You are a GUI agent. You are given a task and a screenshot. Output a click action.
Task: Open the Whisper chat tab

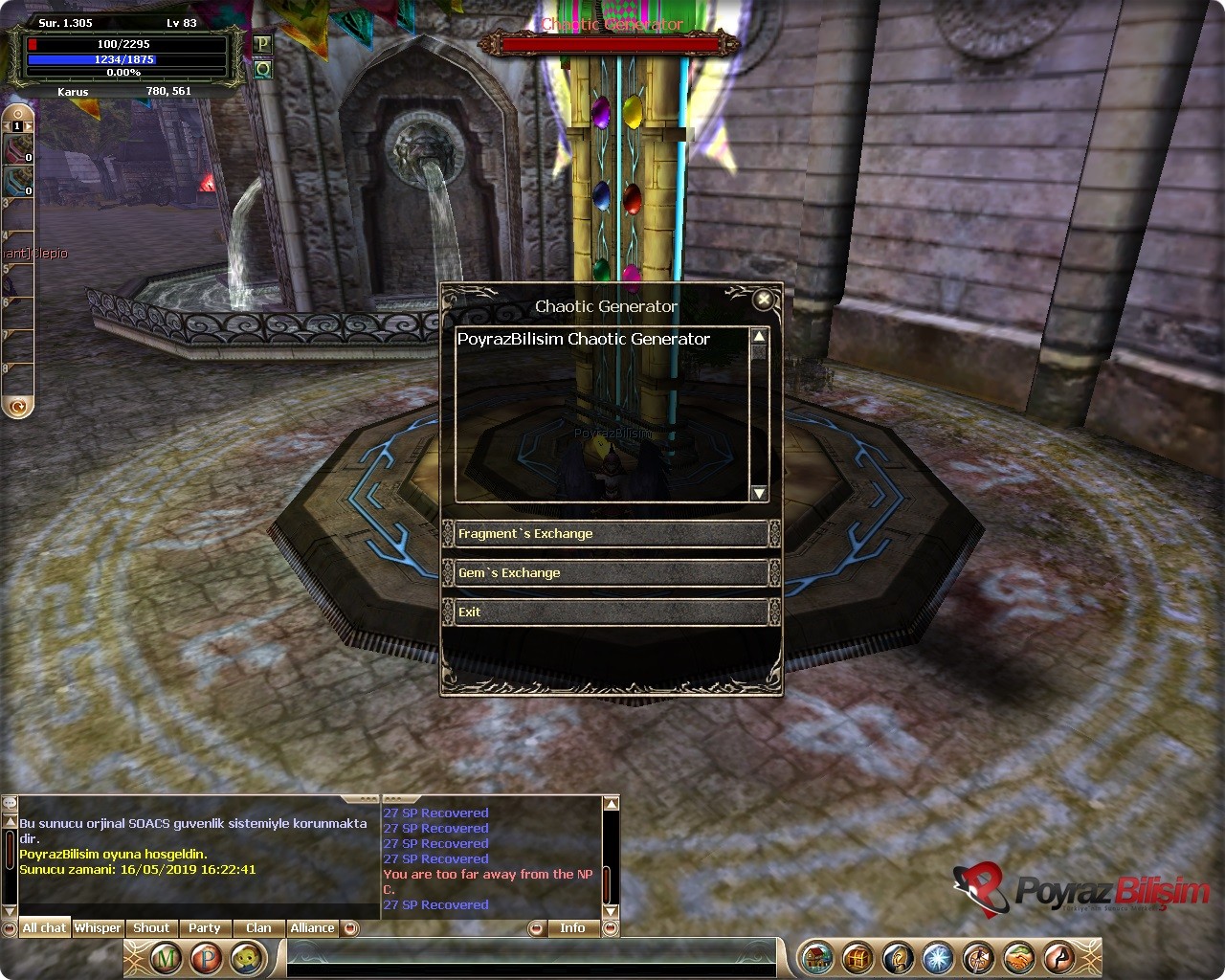tap(98, 928)
